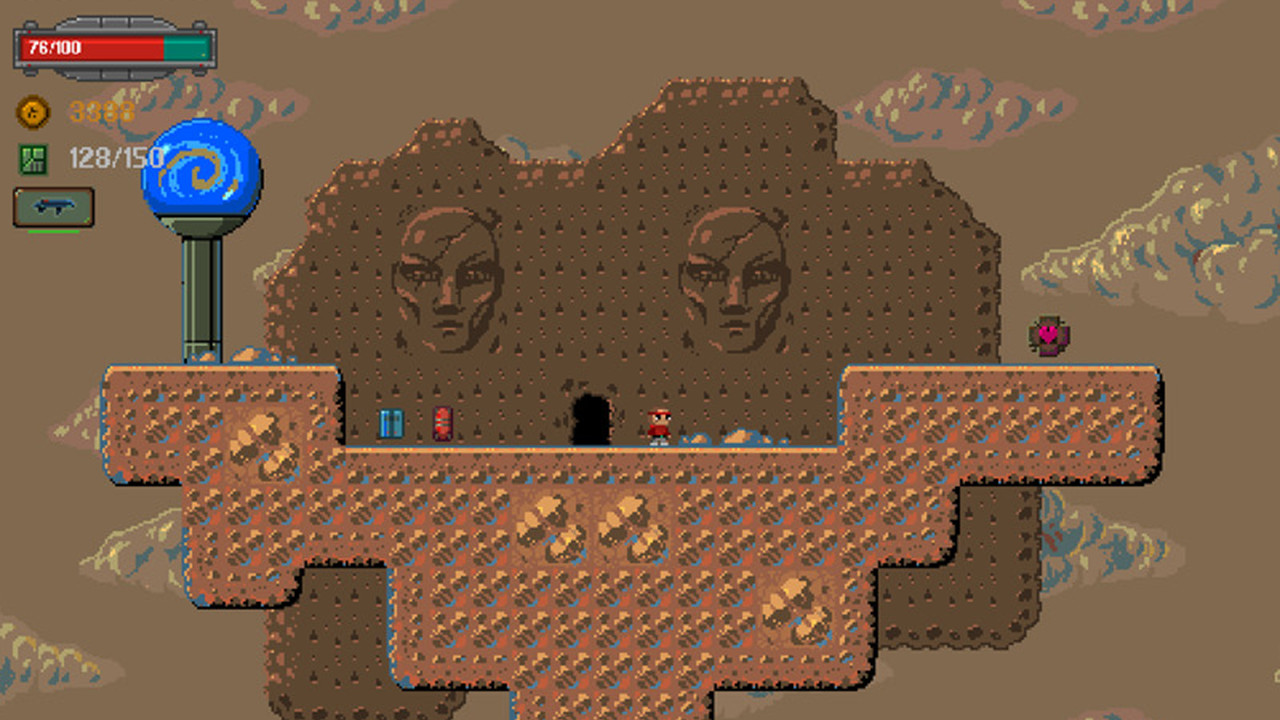Enter the dark cave opening

[591, 418]
